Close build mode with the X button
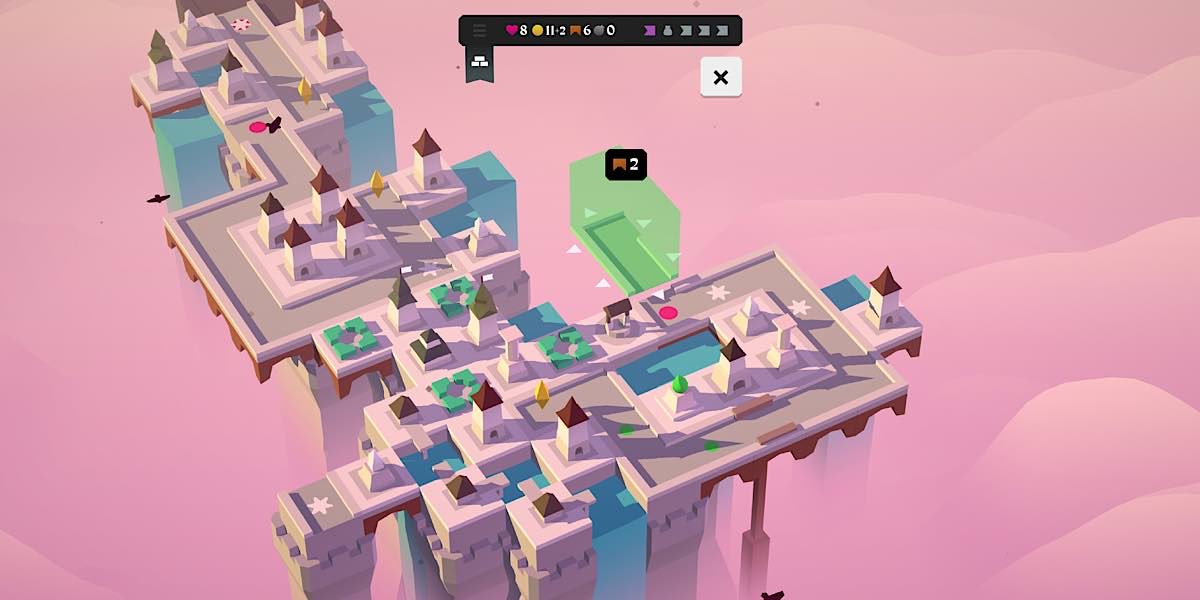This screenshot has width=1200, height=600. (x=720, y=77)
